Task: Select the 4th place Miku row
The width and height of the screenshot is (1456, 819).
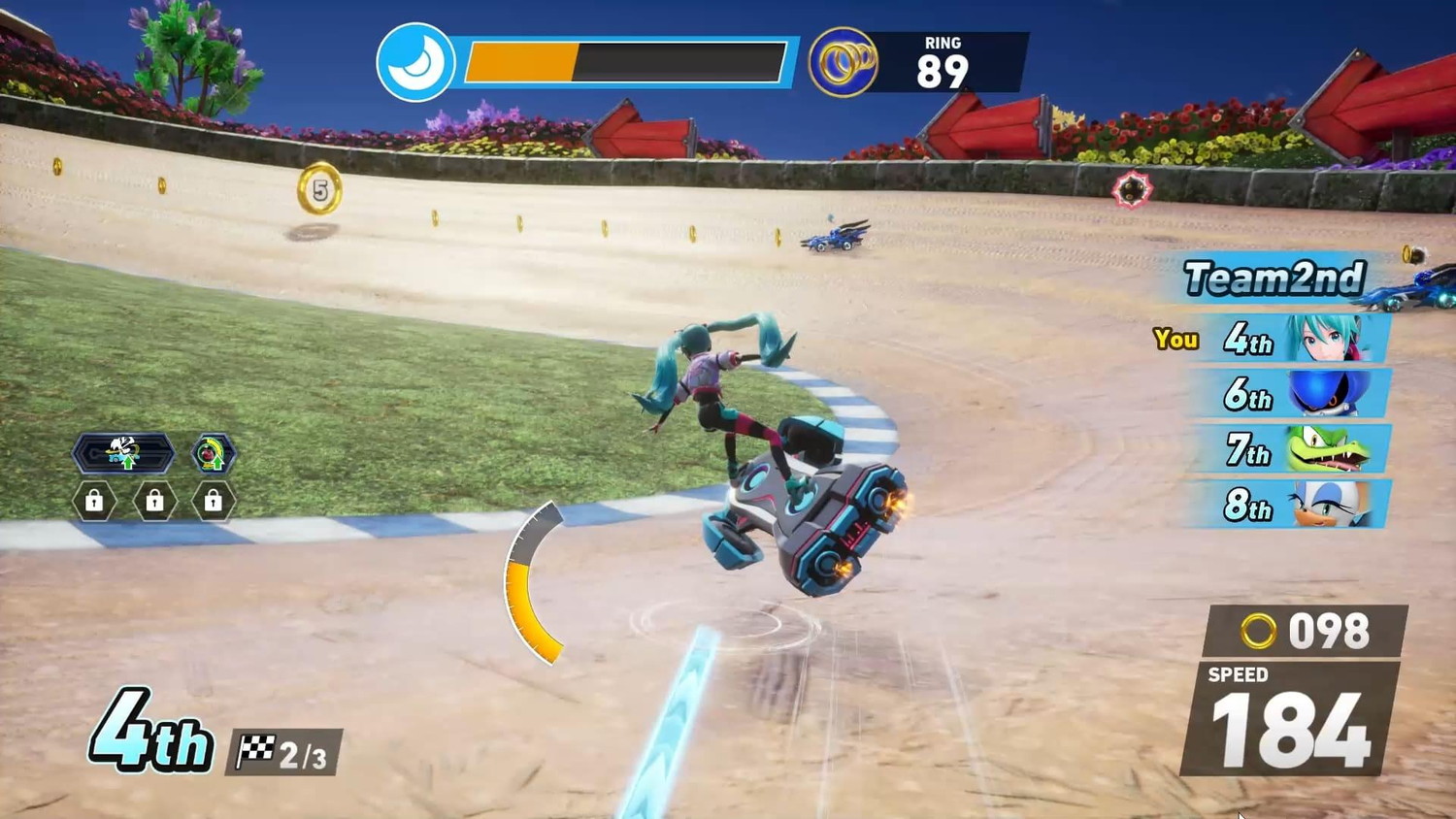Action: [x=1292, y=339]
